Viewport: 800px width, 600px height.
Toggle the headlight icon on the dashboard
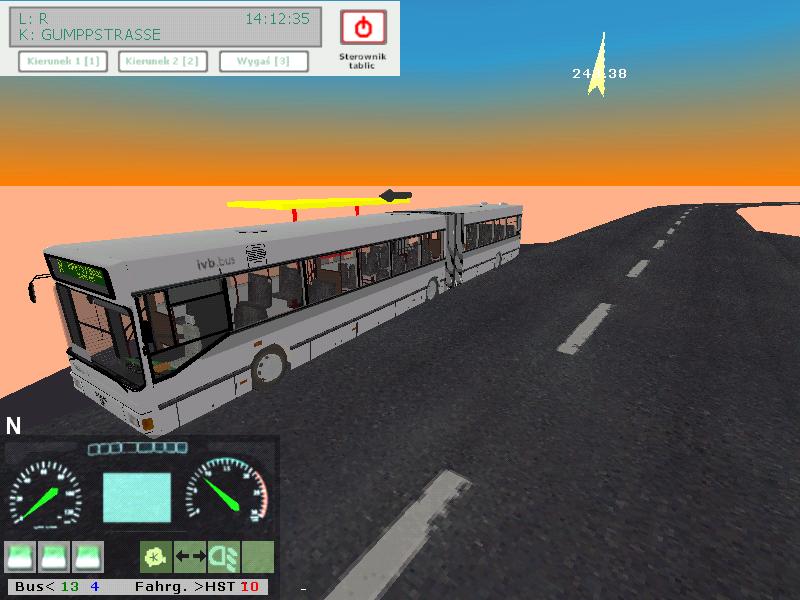pyautogui.click(x=223, y=556)
